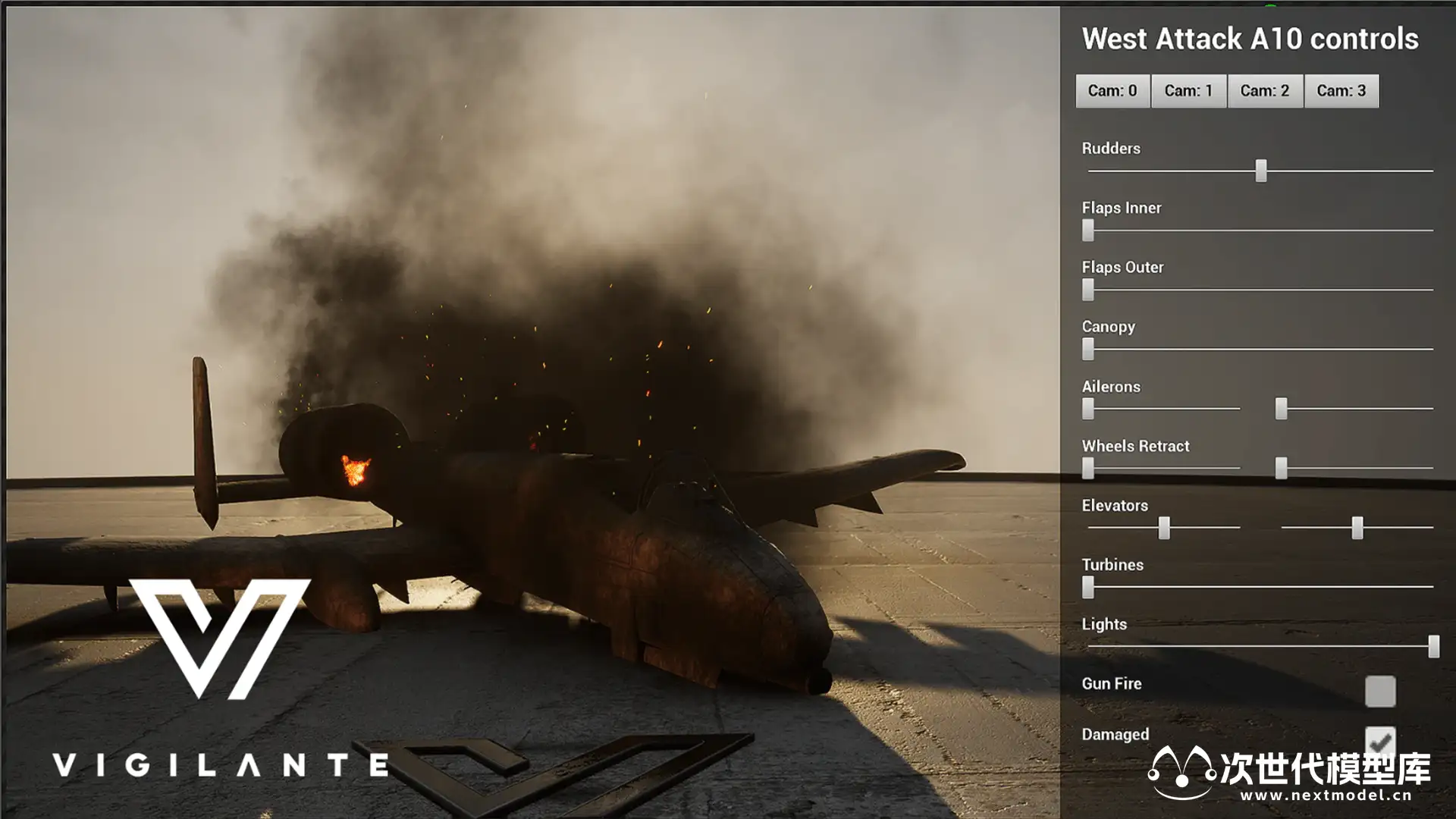Click the Lights slider handle
This screenshot has height=819, width=1456.
tap(1433, 646)
